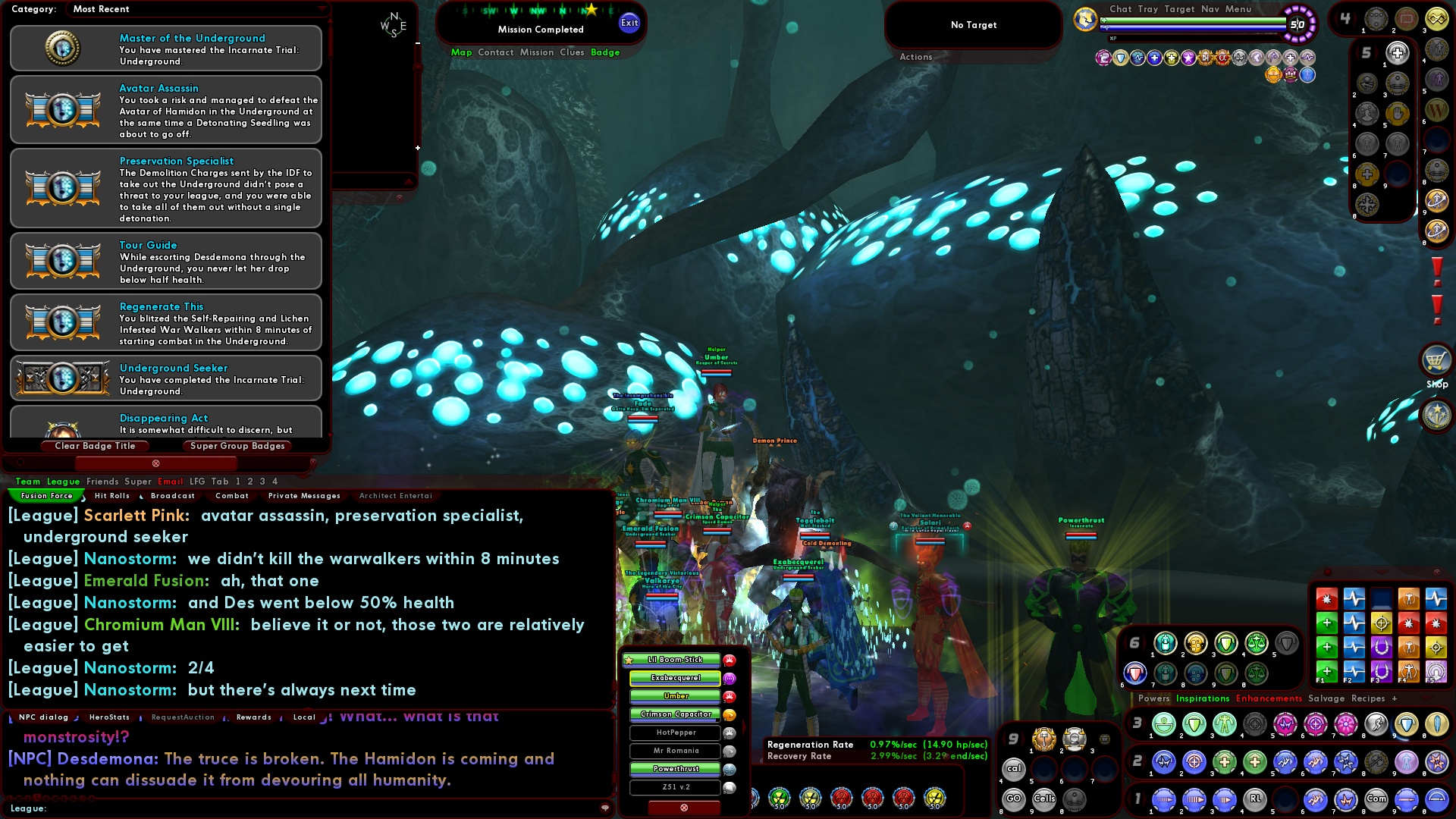Activate the Com power in tray 1
1456x819 pixels.
(x=1376, y=800)
